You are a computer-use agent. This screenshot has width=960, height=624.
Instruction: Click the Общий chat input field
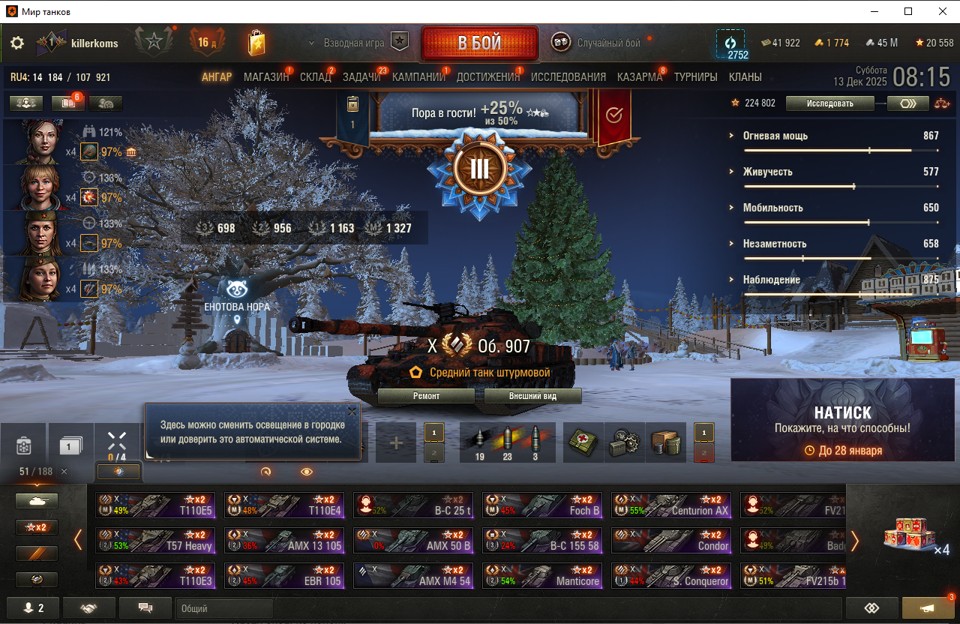pos(224,608)
